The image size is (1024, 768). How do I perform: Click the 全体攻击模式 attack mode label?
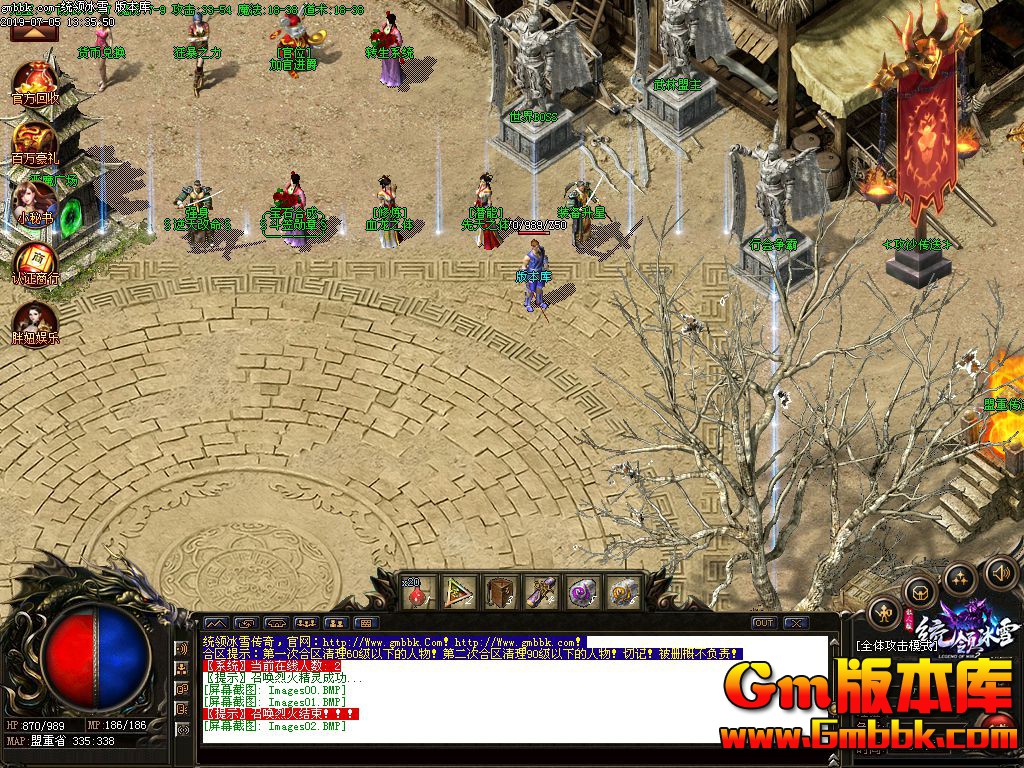point(897,647)
